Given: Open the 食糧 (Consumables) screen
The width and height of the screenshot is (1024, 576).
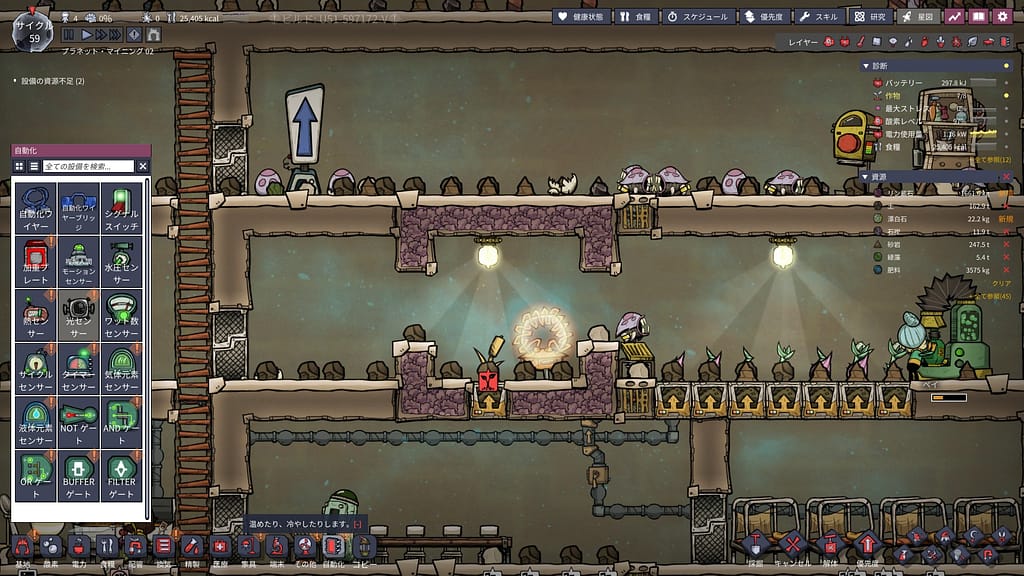Looking at the screenshot, I should click(x=636, y=16).
